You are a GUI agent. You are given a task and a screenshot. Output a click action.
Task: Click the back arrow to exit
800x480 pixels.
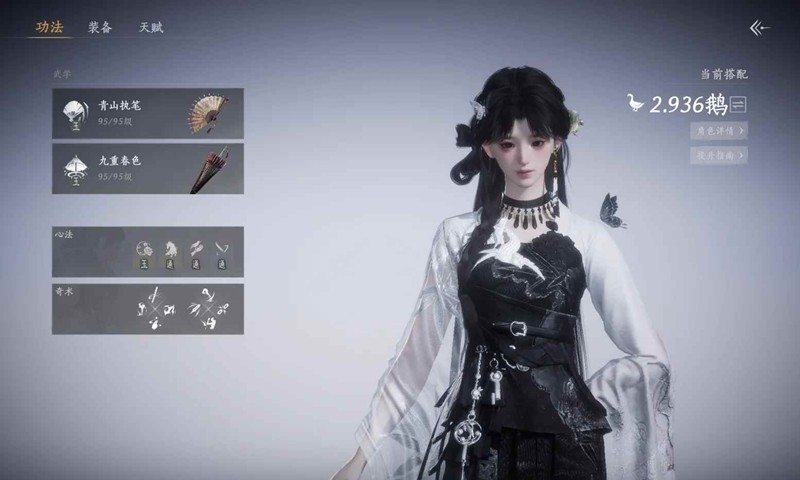pyautogui.click(x=760, y=28)
